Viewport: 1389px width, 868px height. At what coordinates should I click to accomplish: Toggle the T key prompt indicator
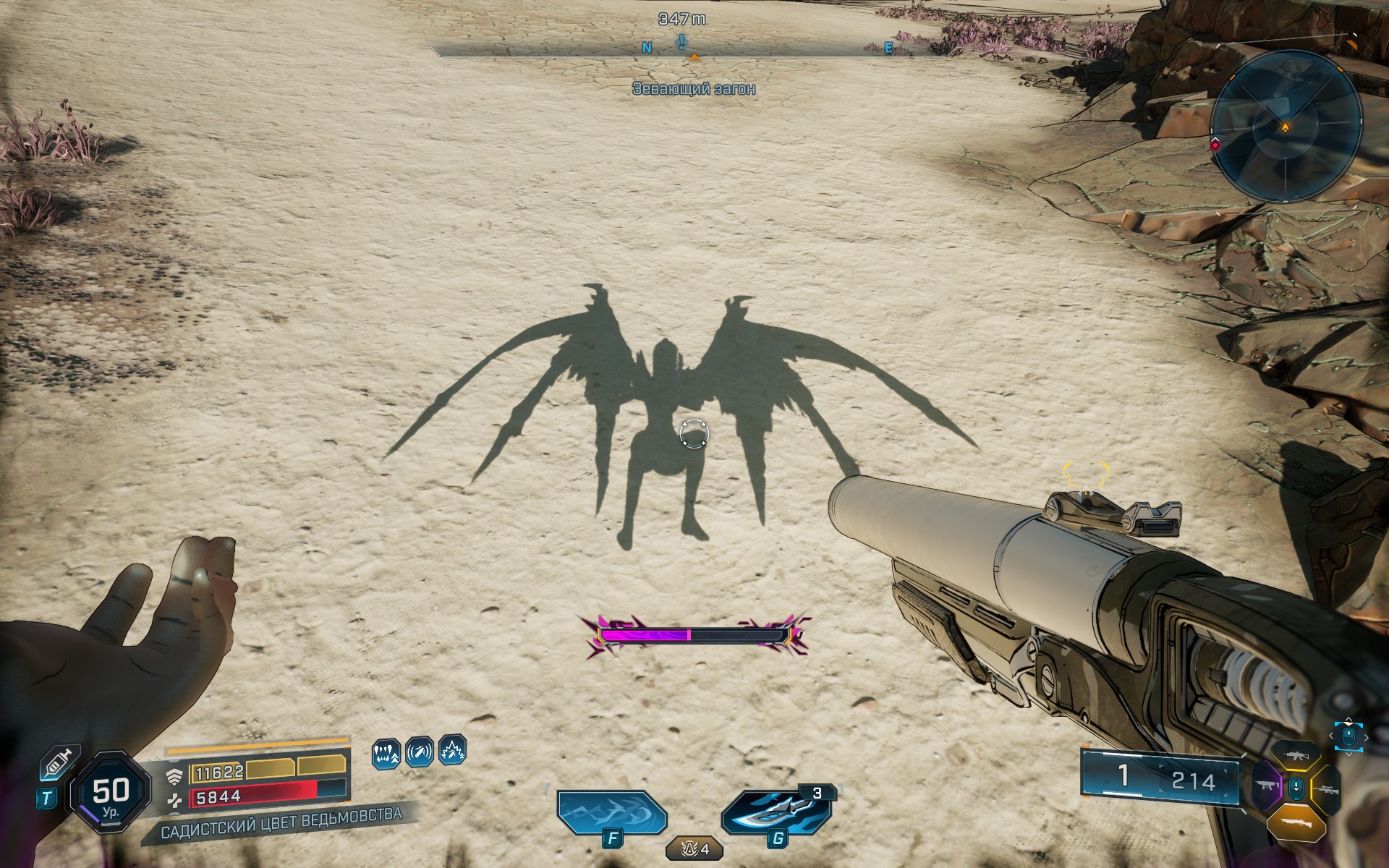[46, 797]
